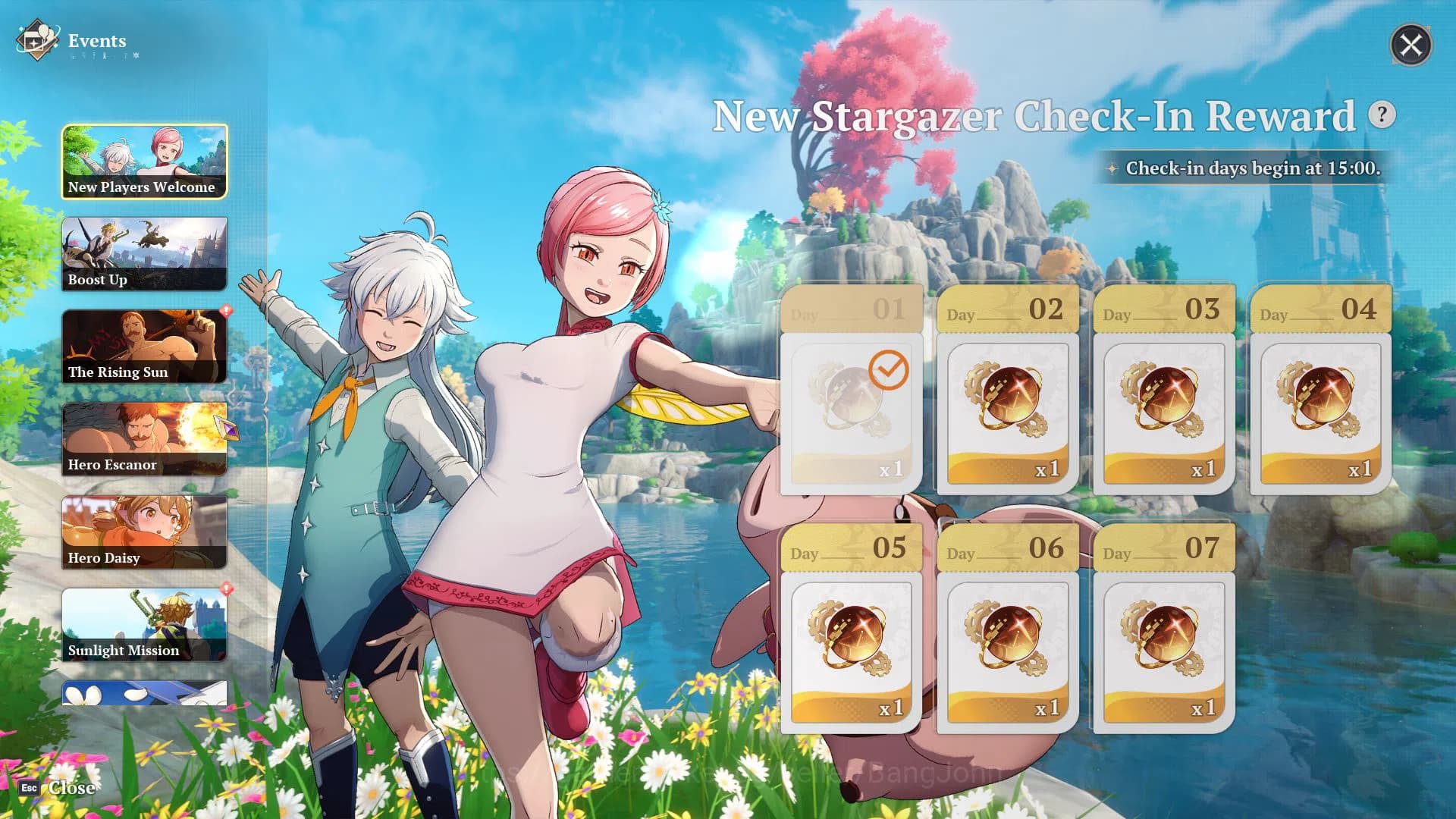Screen dimensions: 1456x819
Task: Open the New Players Welcome event
Action: [144, 162]
